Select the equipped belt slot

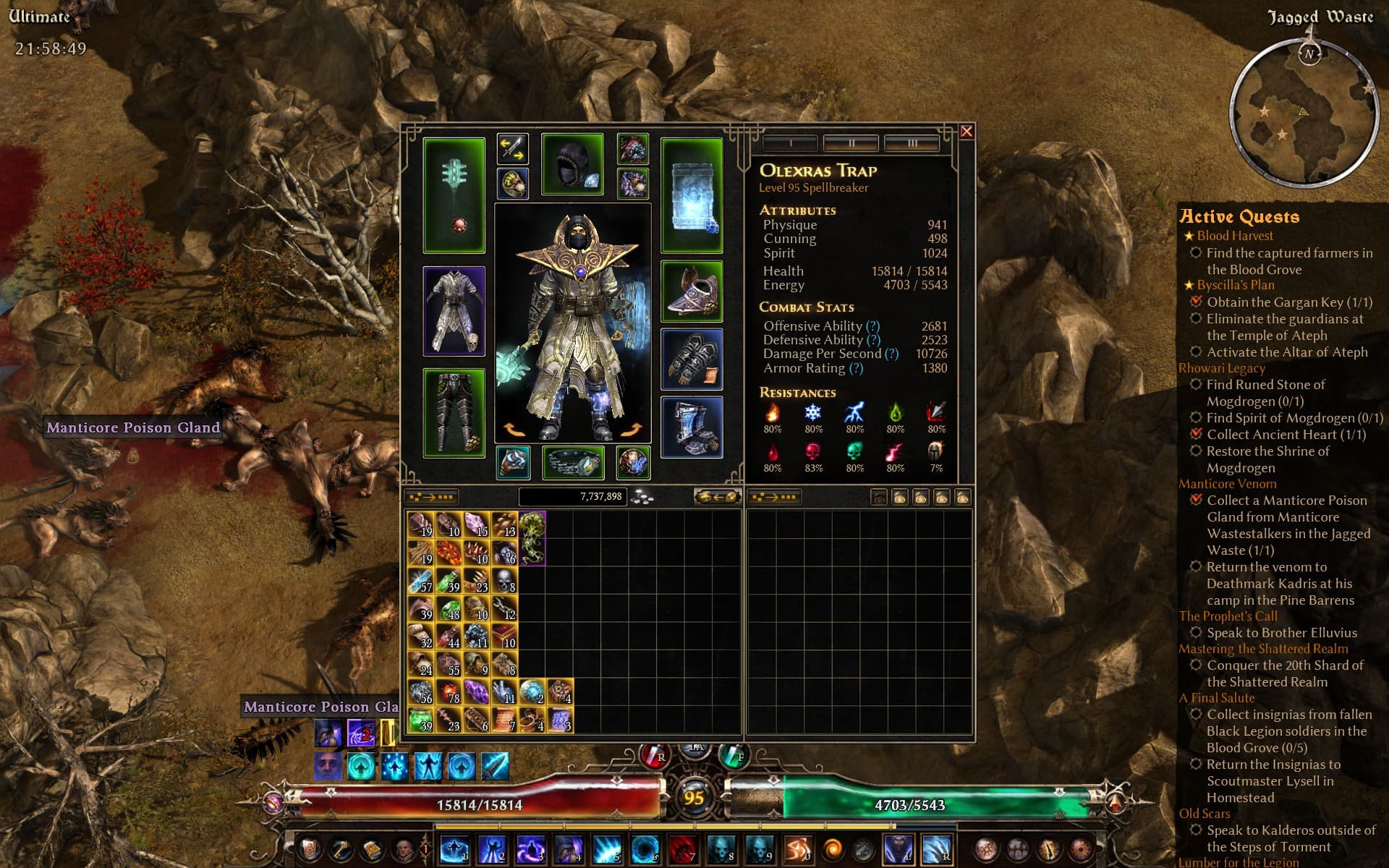[572, 463]
